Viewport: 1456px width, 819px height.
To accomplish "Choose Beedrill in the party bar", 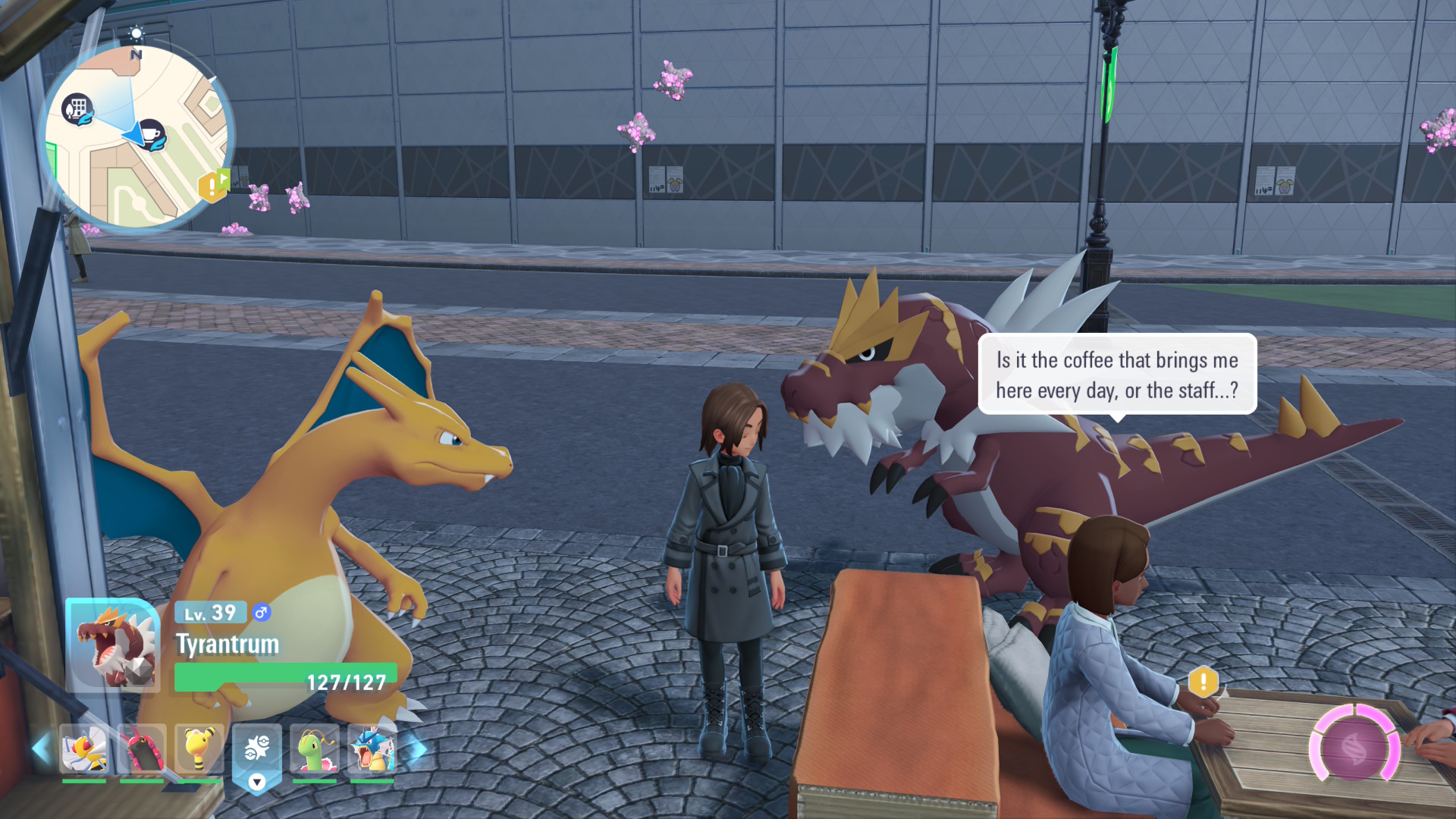I will point(84,749).
